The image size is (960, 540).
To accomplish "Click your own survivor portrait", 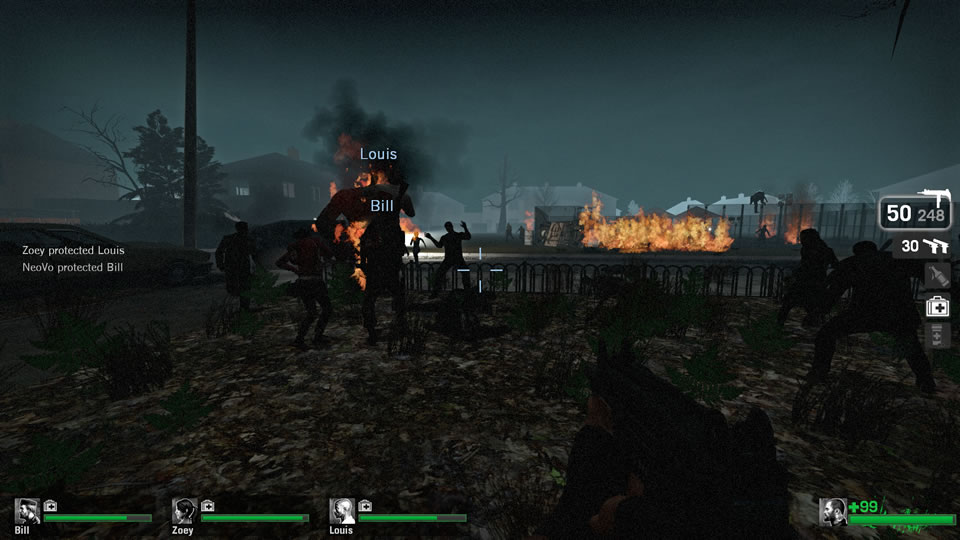I will click(x=833, y=511).
